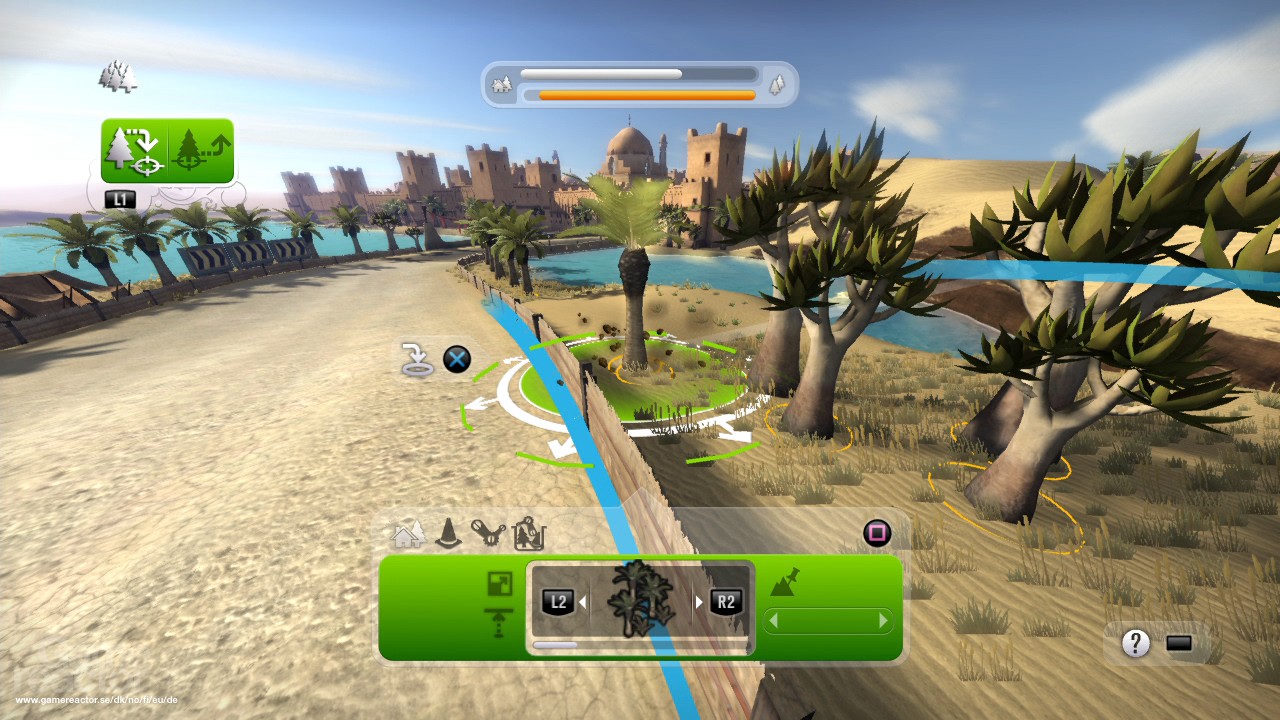The image size is (1280, 720).
Task: Switch to the obstacles tab in the item bar
Action: tap(447, 534)
